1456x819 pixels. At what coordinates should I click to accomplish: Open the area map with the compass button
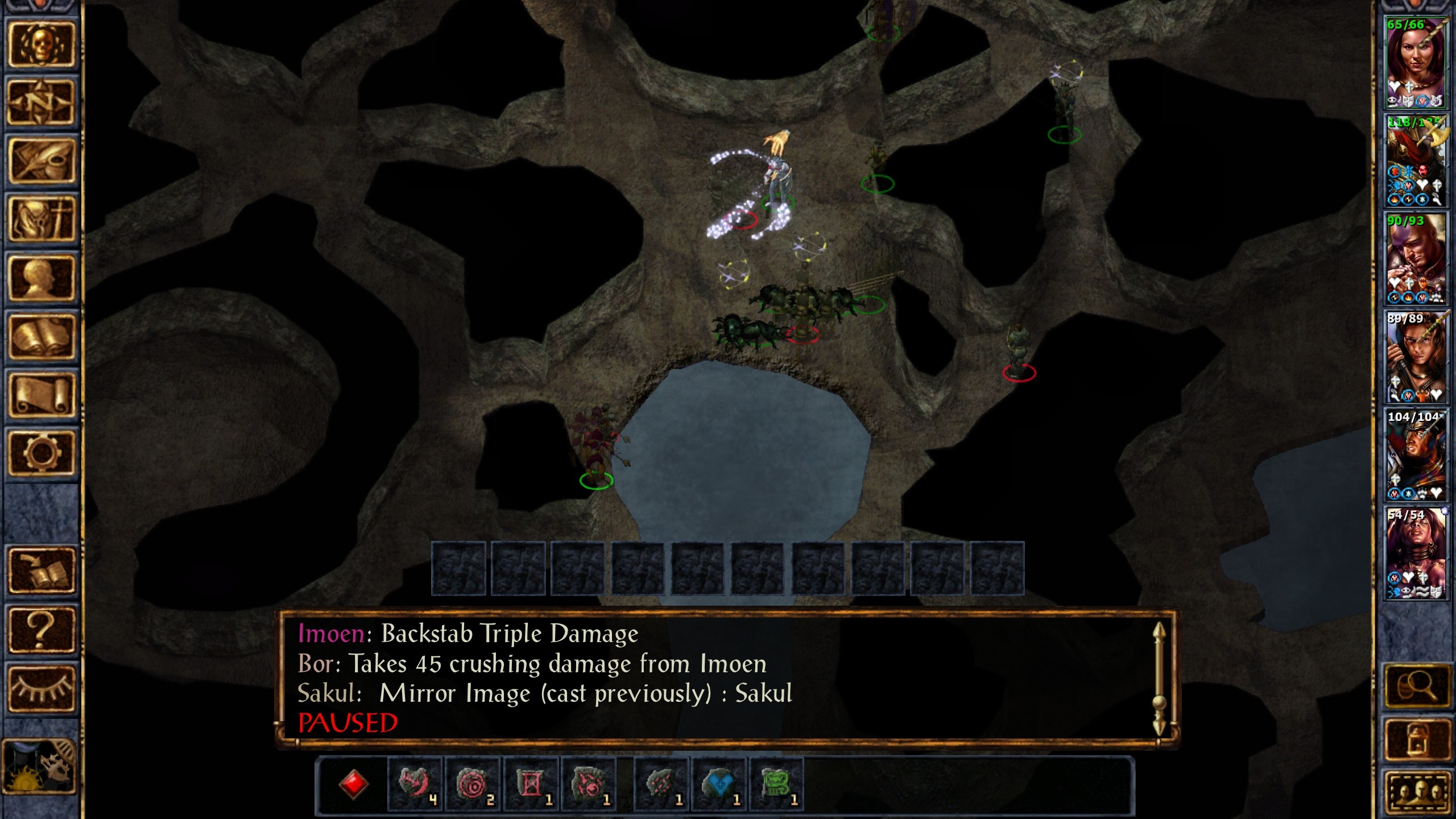41,103
